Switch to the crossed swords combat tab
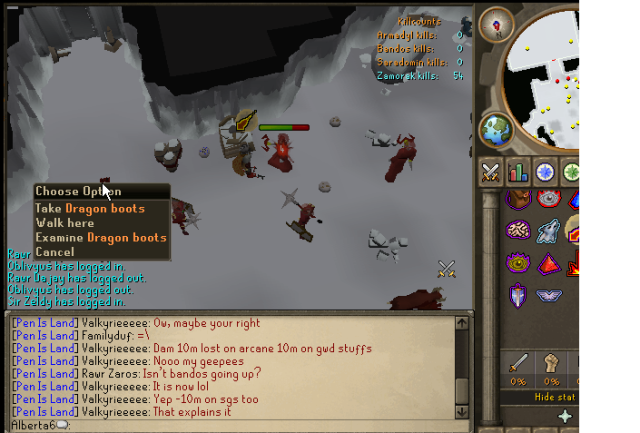The image size is (640, 433). point(491,170)
